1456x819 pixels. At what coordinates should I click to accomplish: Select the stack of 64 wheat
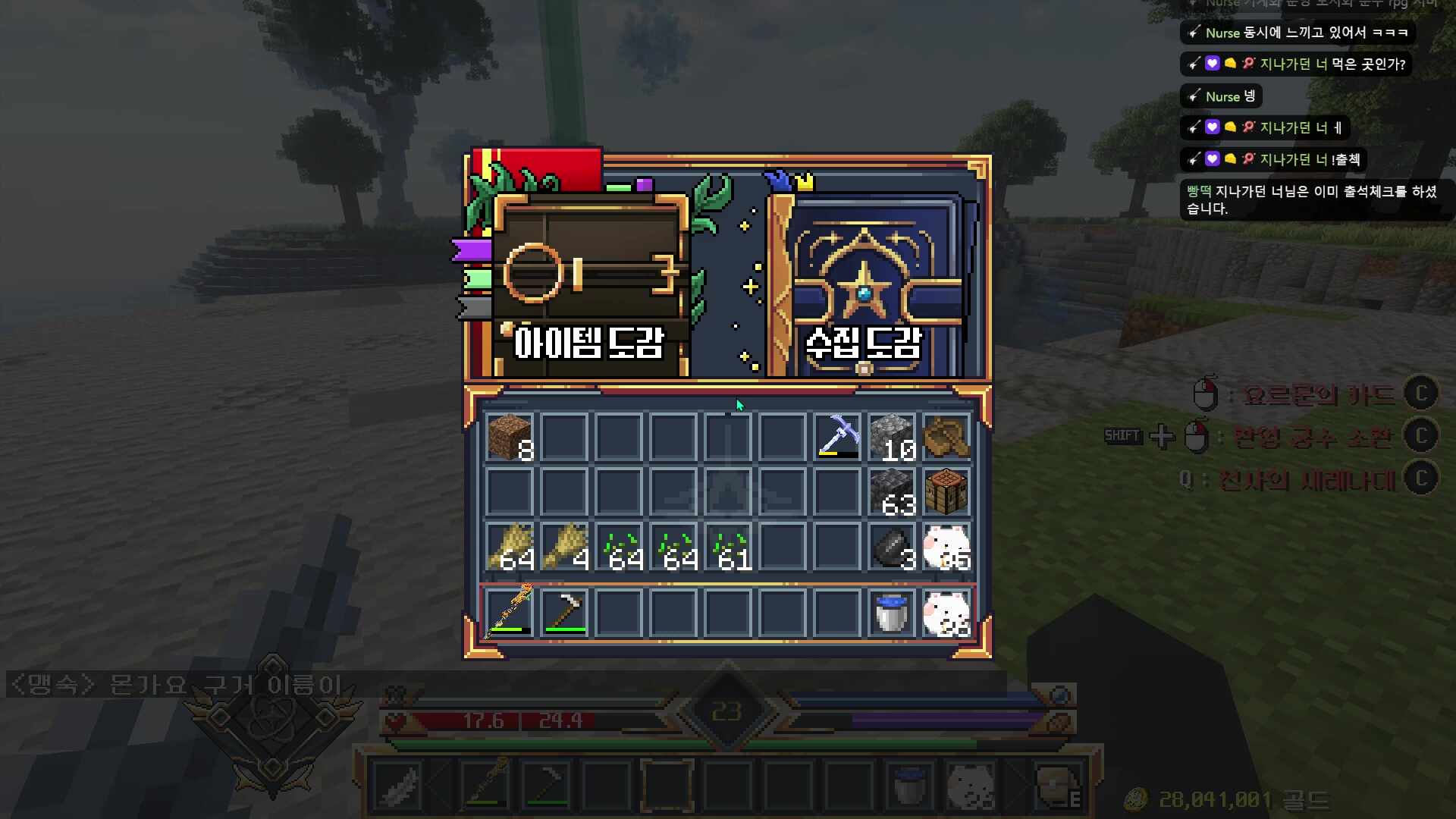[x=510, y=547]
